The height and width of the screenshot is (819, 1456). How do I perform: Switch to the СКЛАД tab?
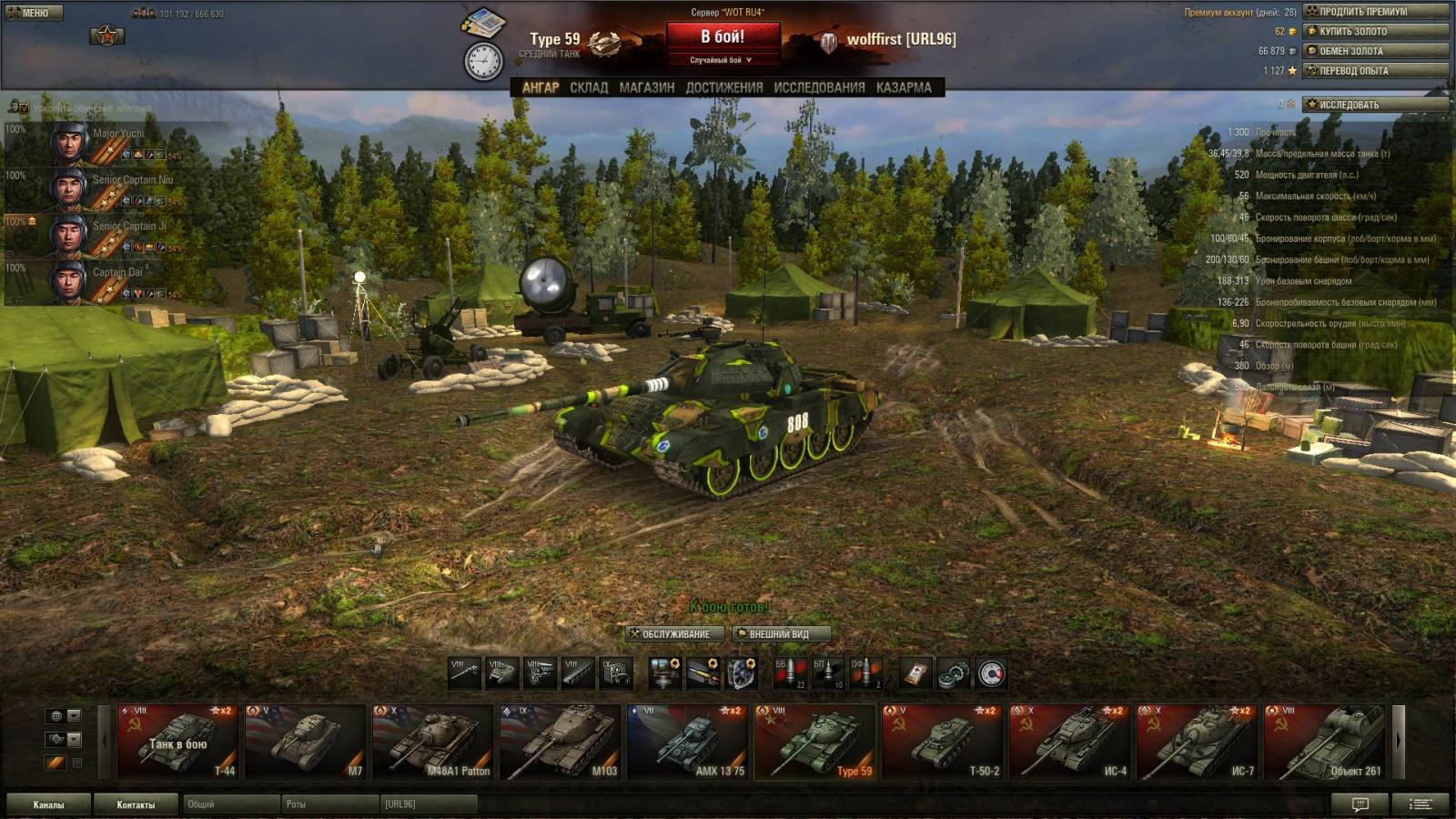point(589,87)
